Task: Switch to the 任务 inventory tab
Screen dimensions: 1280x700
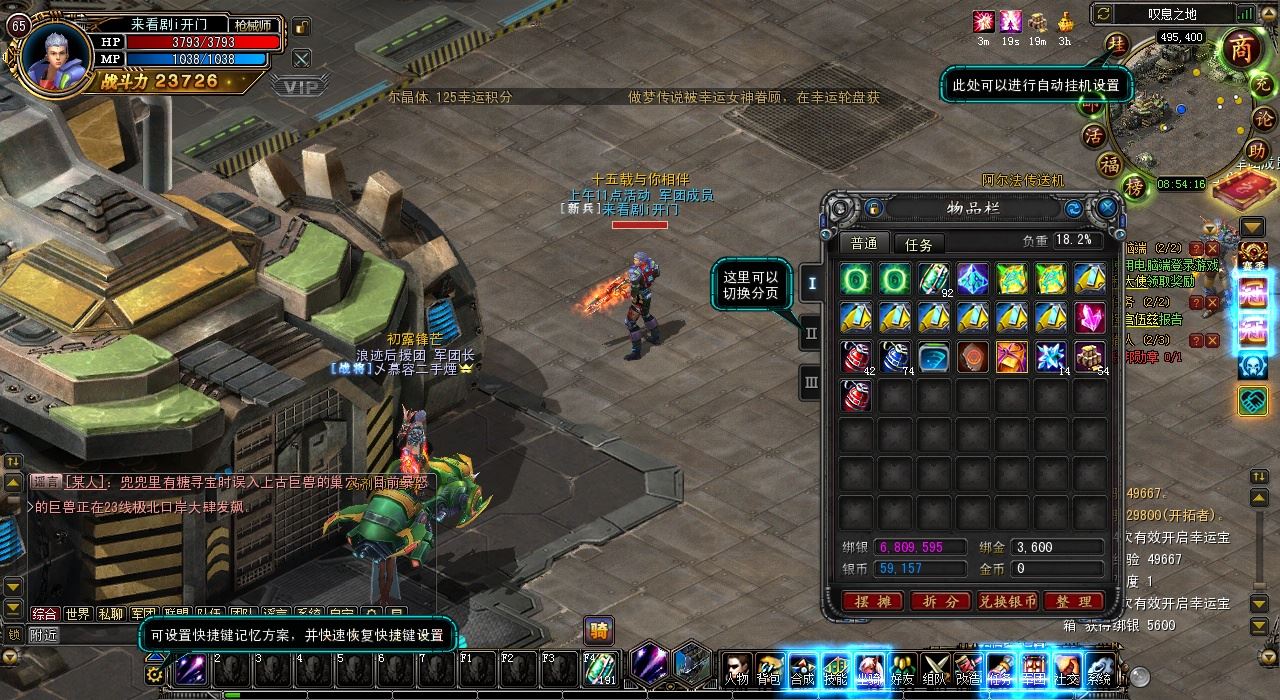Action: (x=918, y=244)
